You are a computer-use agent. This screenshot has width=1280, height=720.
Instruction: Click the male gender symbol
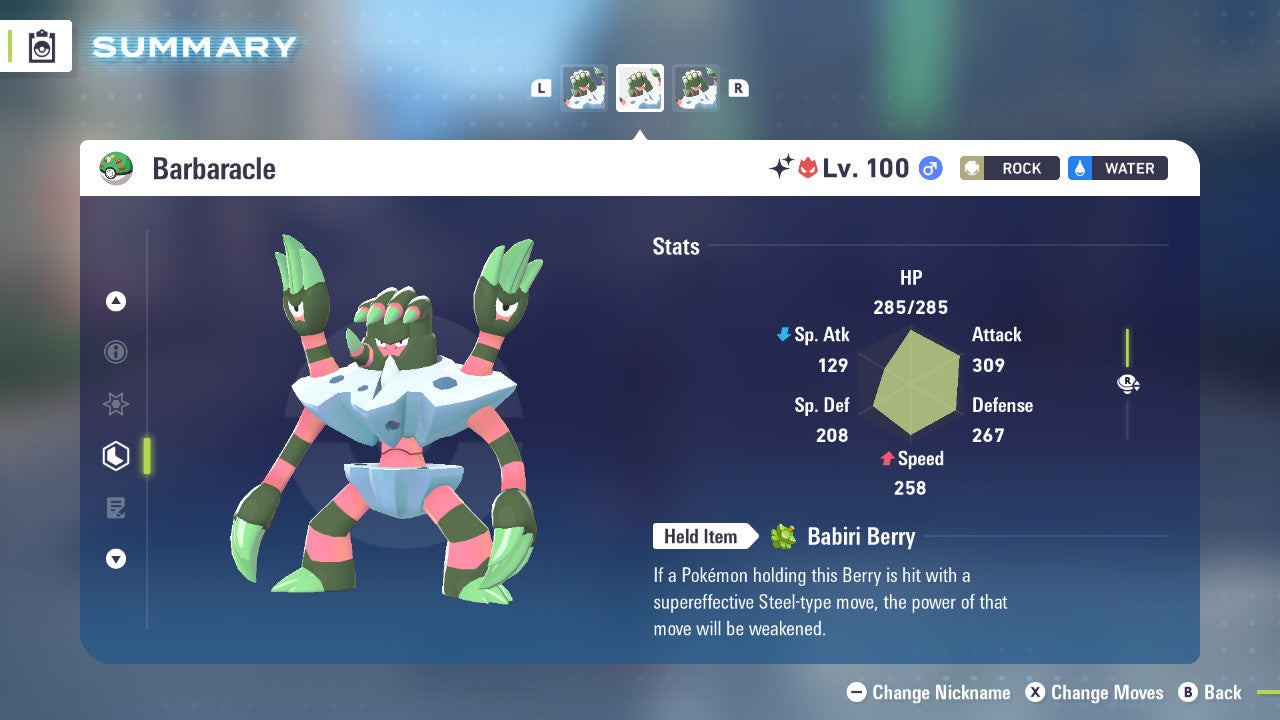(930, 168)
